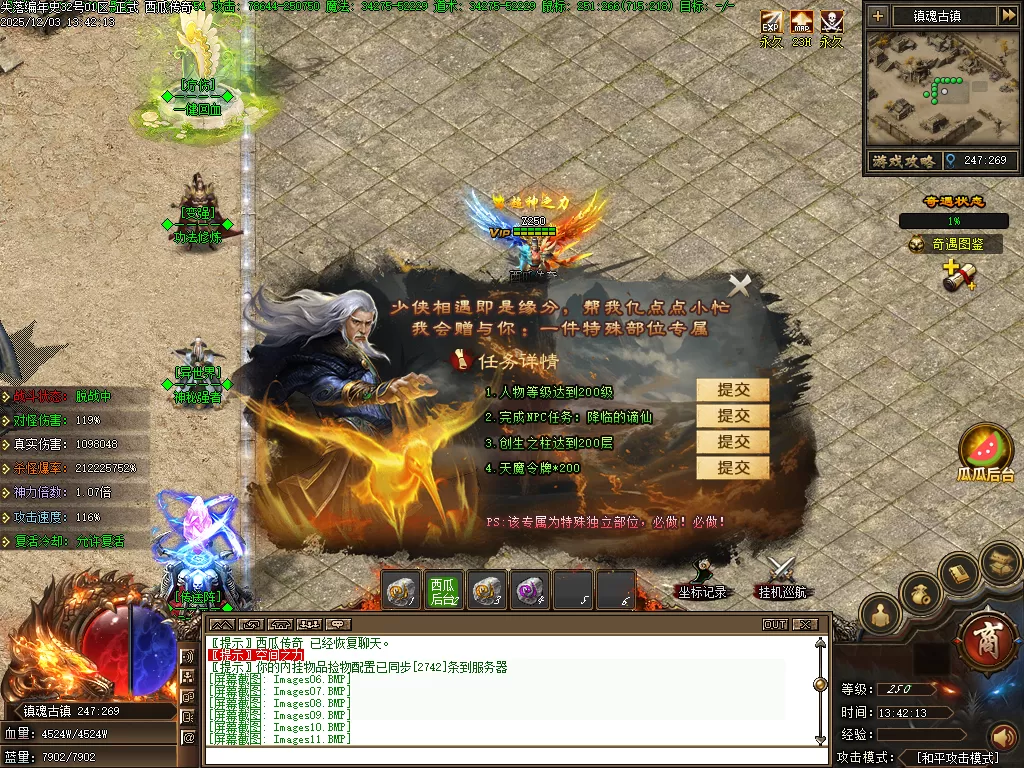Open the 奇遇图鉴 encounter codex
The width and height of the screenshot is (1024, 768).
(x=955, y=244)
